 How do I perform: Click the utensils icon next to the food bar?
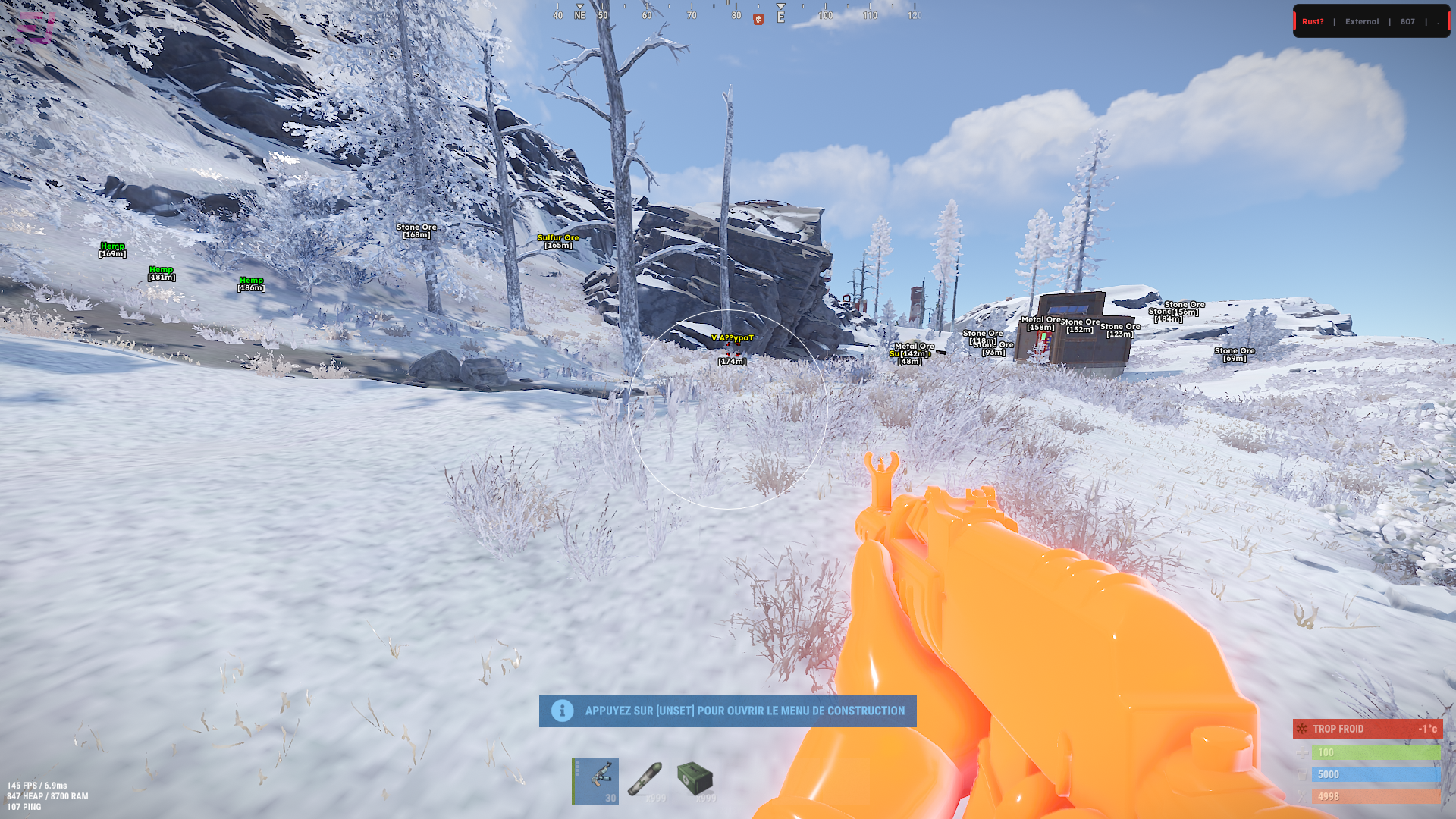pyautogui.click(x=1301, y=796)
